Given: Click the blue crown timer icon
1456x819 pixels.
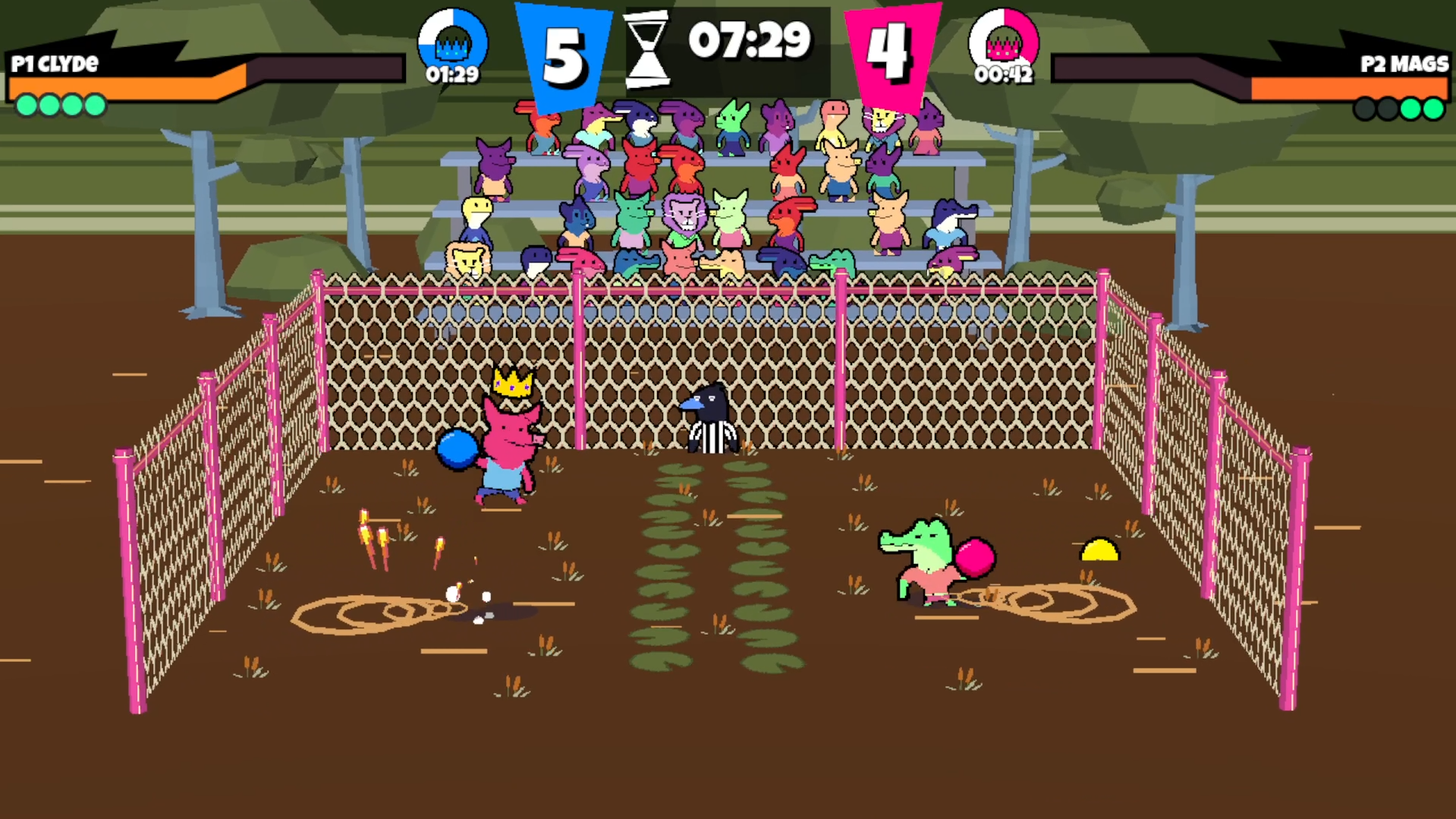Looking at the screenshot, I should [452, 39].
